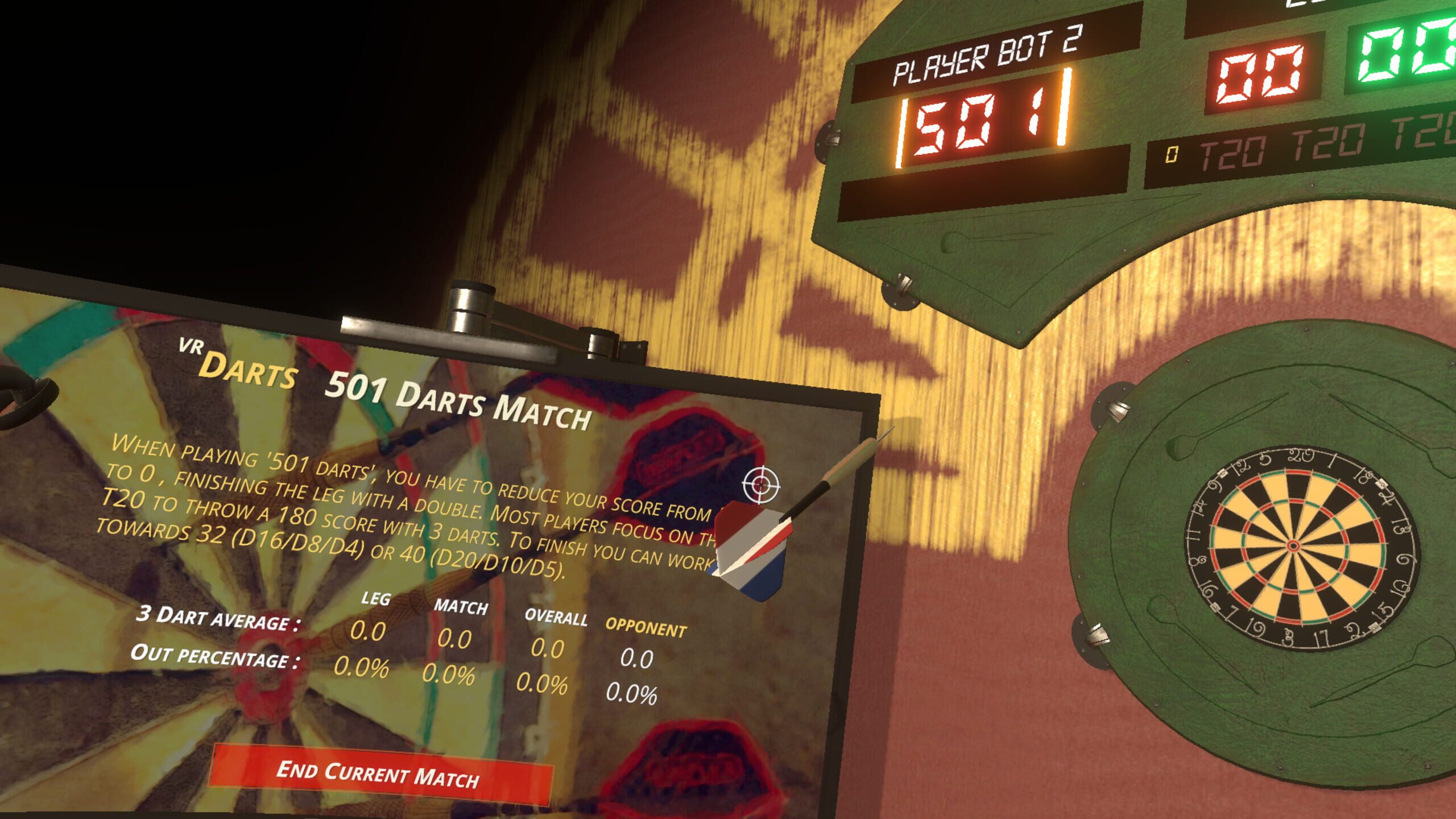1456x819 pixels.
Task: Select the 20 segment at the dartboard top
Action: [1298, 486]
